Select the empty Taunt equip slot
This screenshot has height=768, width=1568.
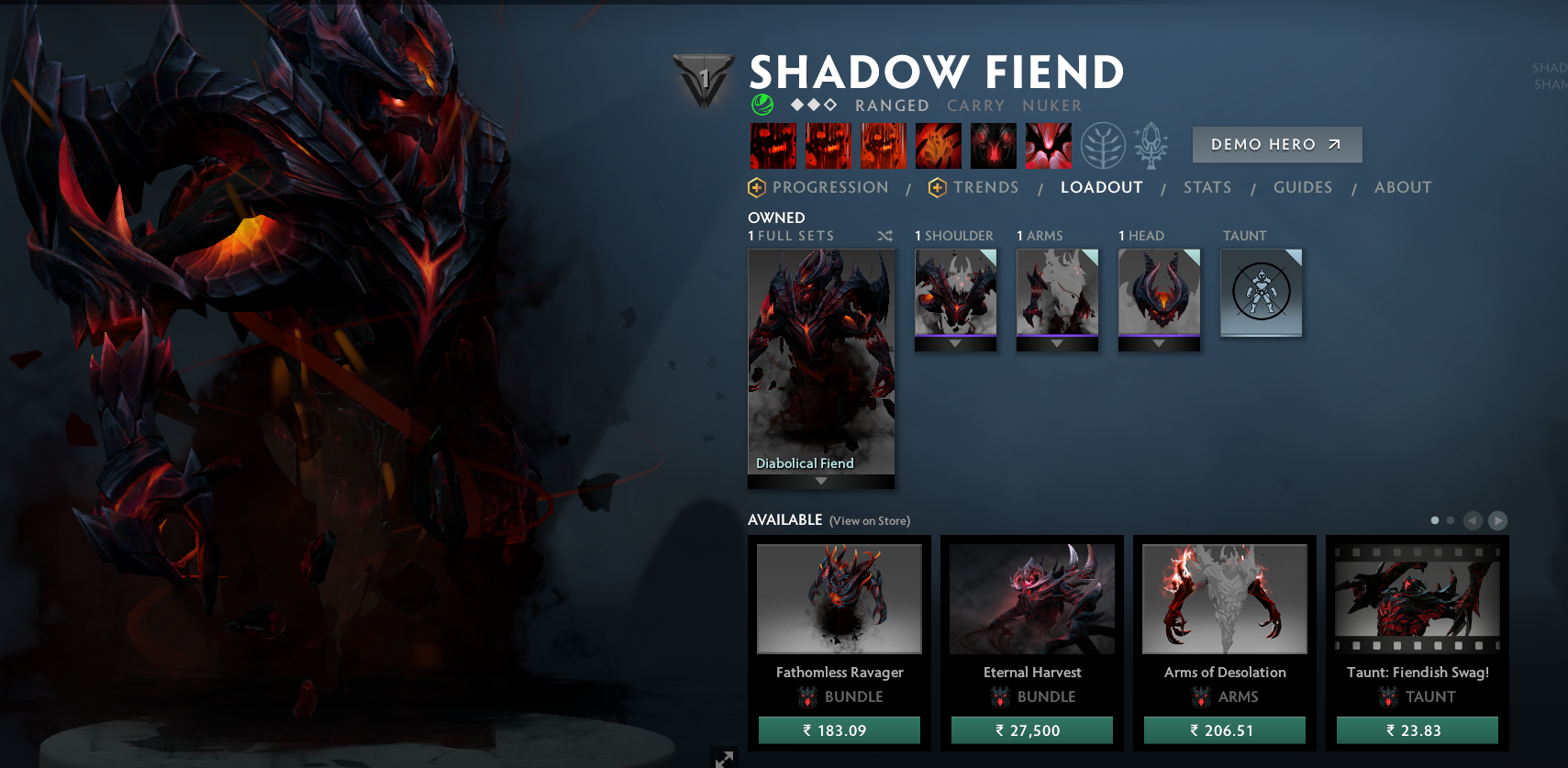click(x=1261, y=293)
